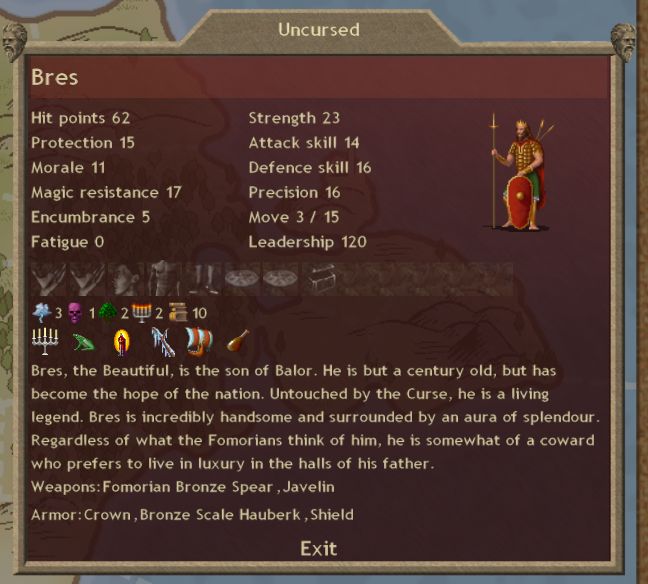Click the Bres unit portrait sprite

(x=518, y=174)
